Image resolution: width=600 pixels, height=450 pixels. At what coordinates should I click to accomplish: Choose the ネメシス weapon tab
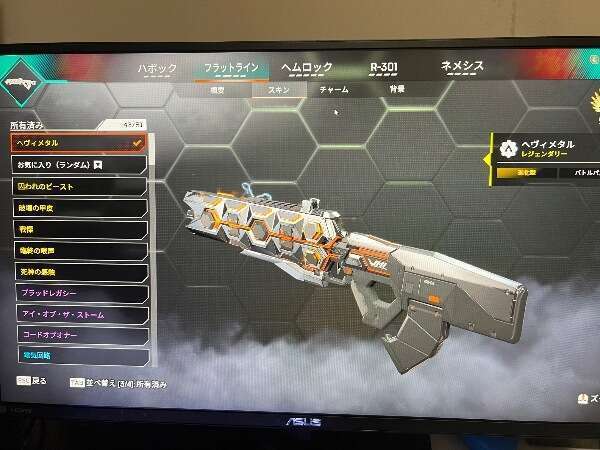tap(462, 66)
